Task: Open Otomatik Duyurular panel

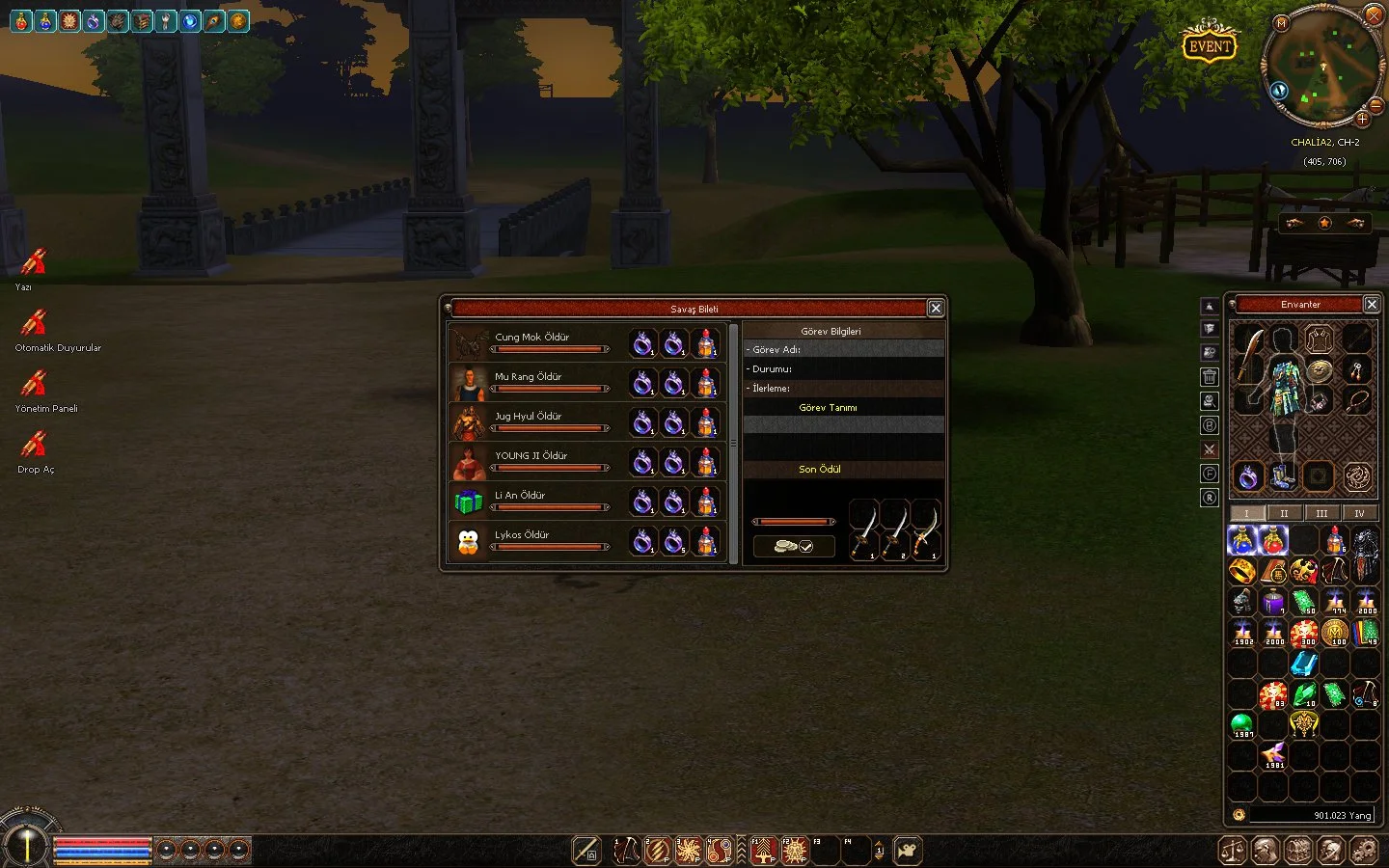Action: (x=36, y=323)
